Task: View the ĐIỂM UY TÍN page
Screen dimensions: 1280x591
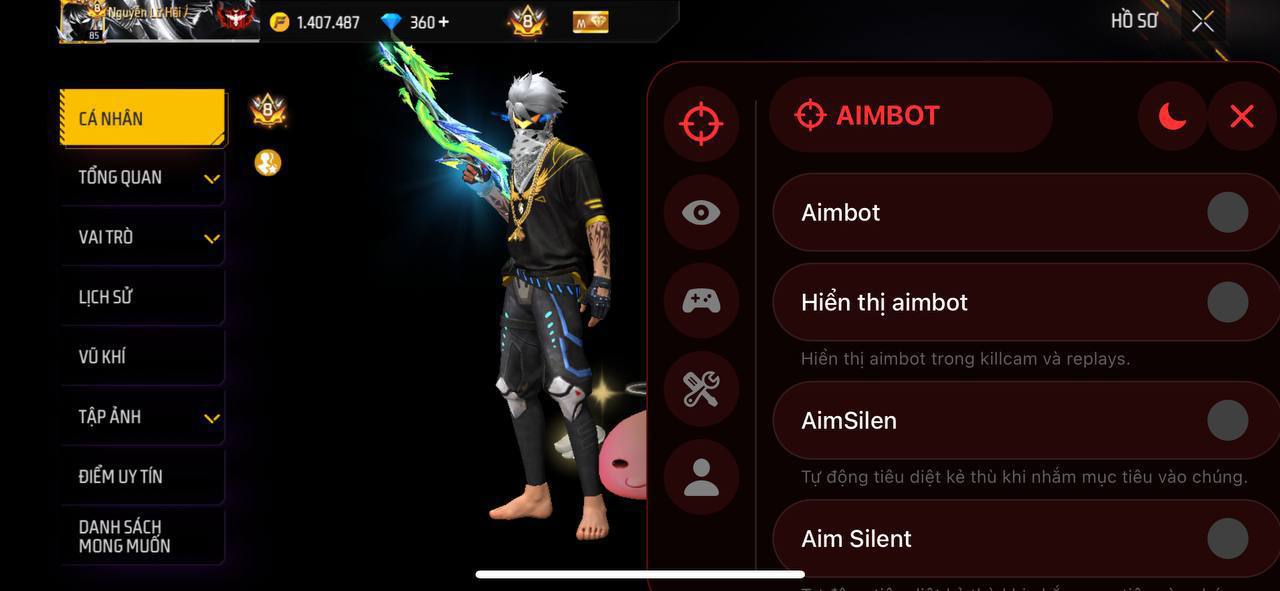Action: pyautogui.click(x=141, y=477)
